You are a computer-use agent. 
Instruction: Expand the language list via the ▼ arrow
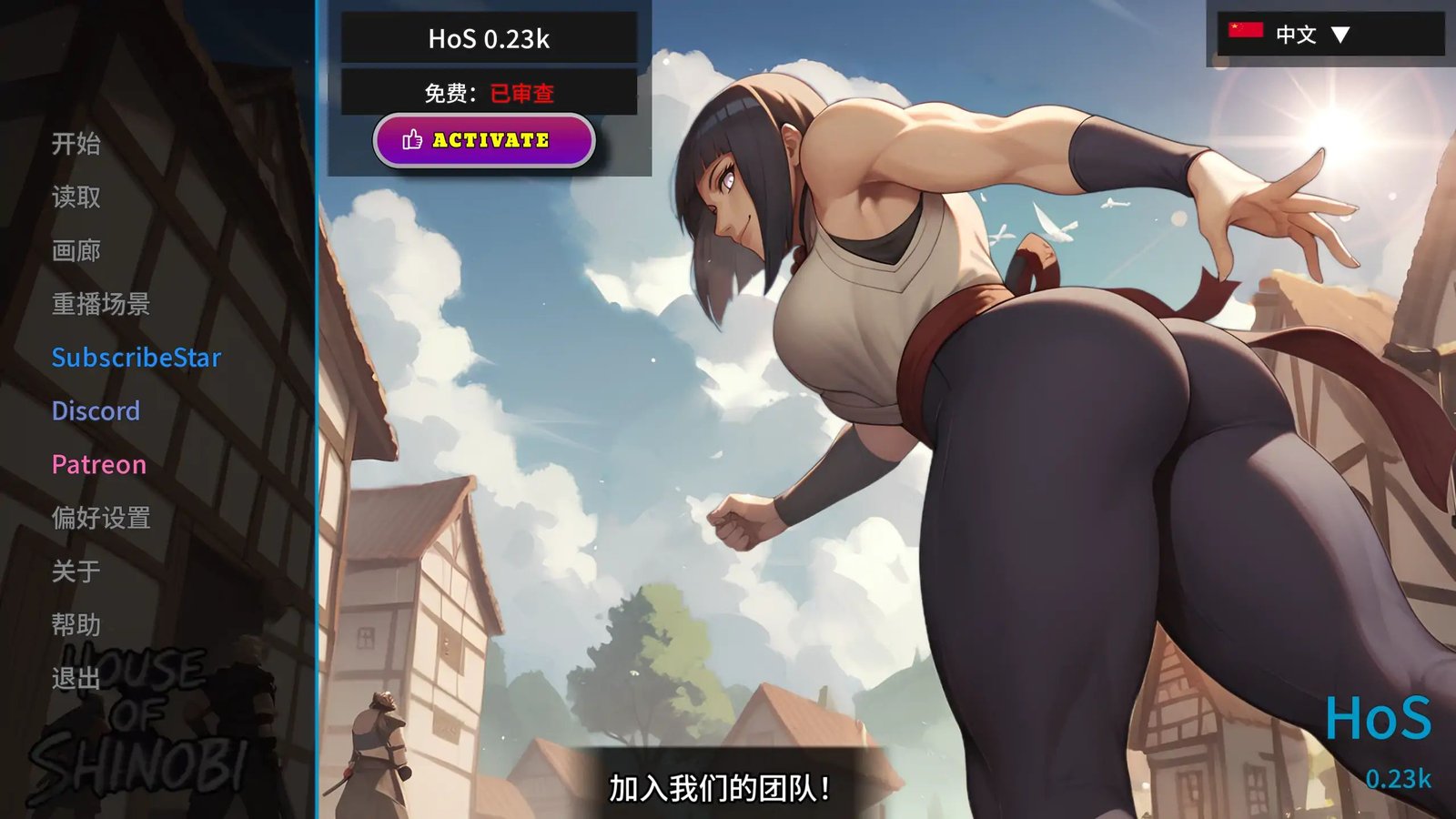(1342, 35)
